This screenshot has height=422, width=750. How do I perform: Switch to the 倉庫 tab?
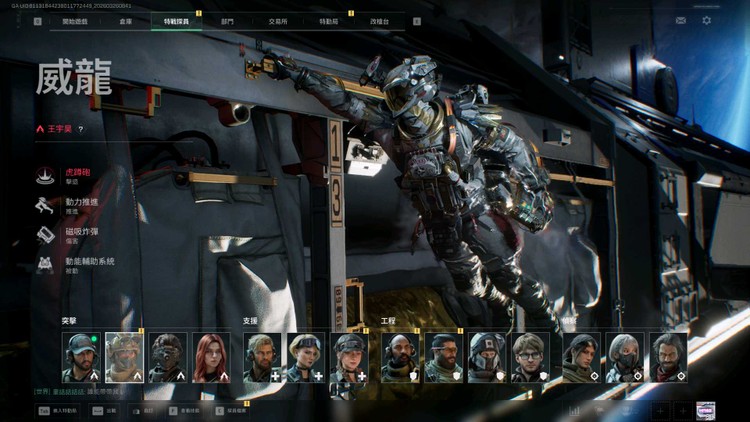coord(125,20)
